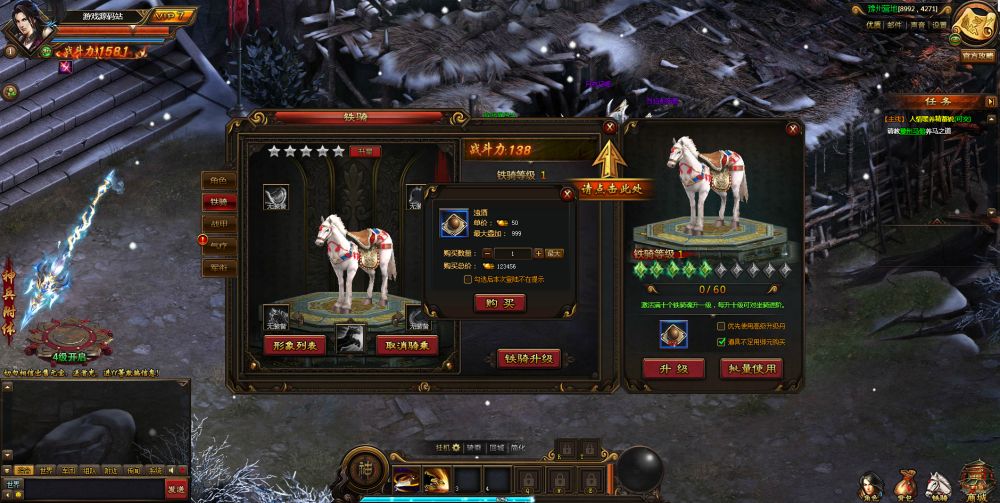Open the 形象列表 appearance list
The height and width of the screenshot is (503, 1000).
pos(294,346)
